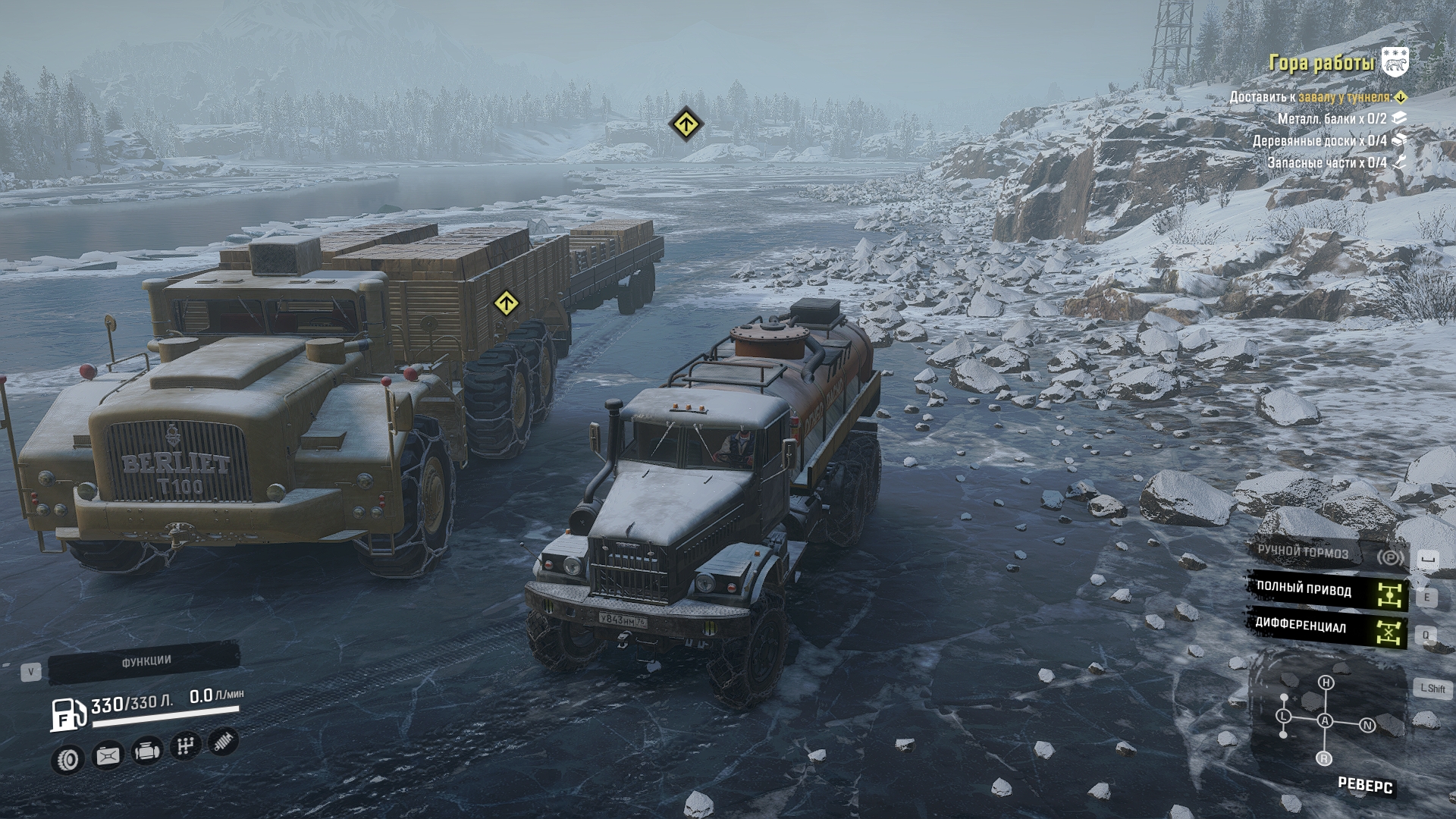Open the Функции panel
This screenshot has height=819, width=1456.
[x=146, y=662]
